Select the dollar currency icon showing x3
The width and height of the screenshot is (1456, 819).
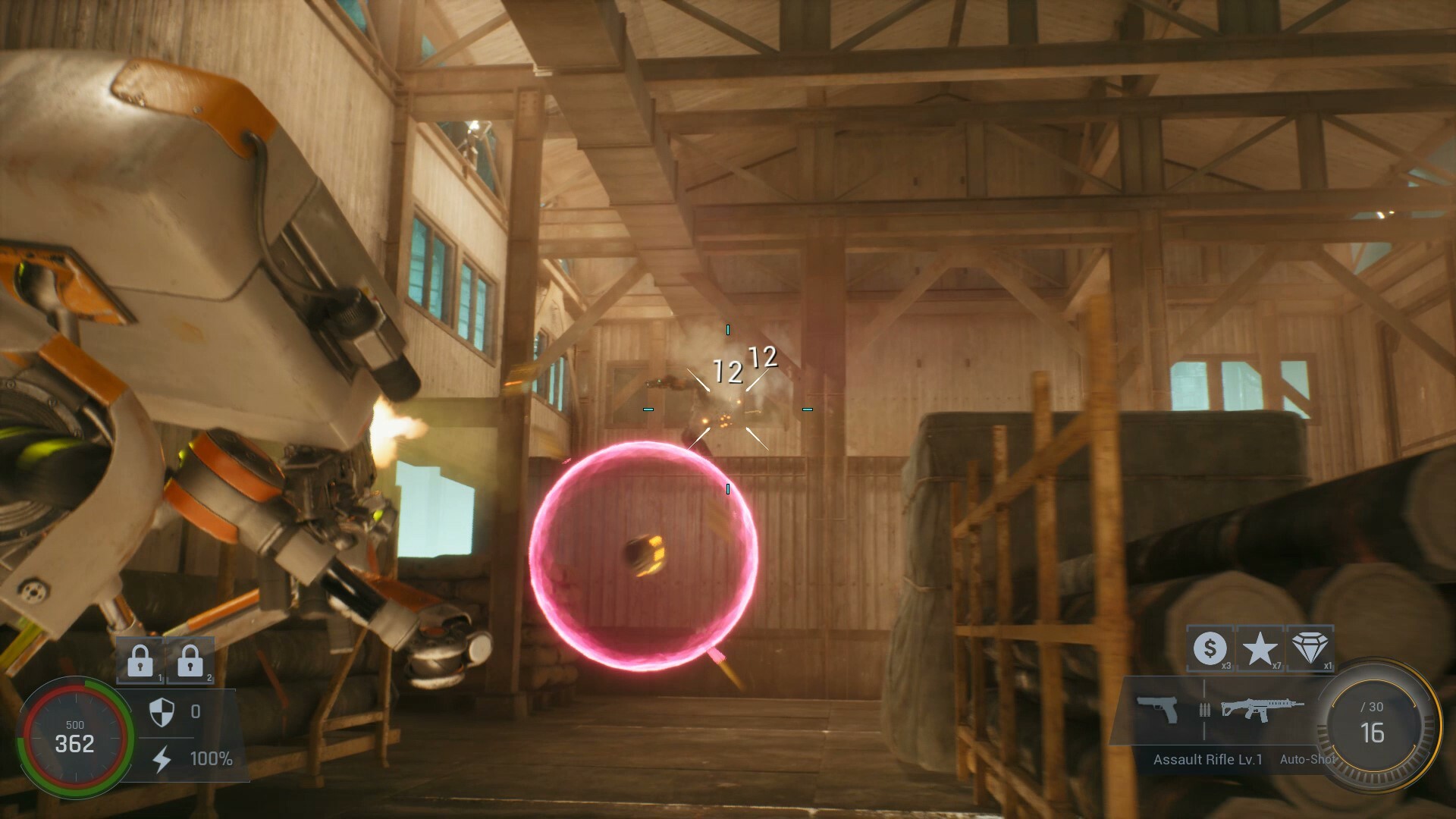coord(1212,650)
